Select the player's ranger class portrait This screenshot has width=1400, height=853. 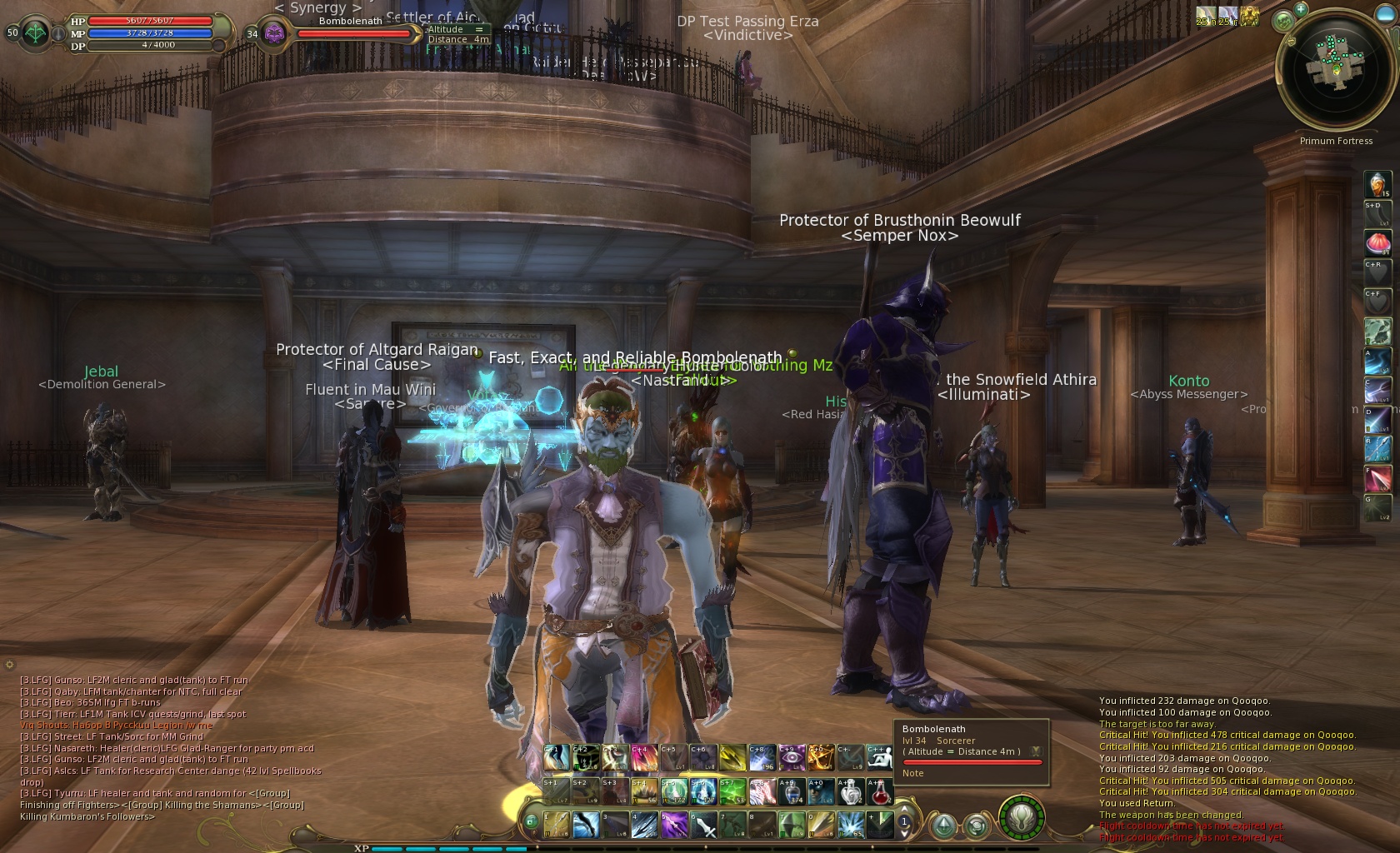click(36, 33)
